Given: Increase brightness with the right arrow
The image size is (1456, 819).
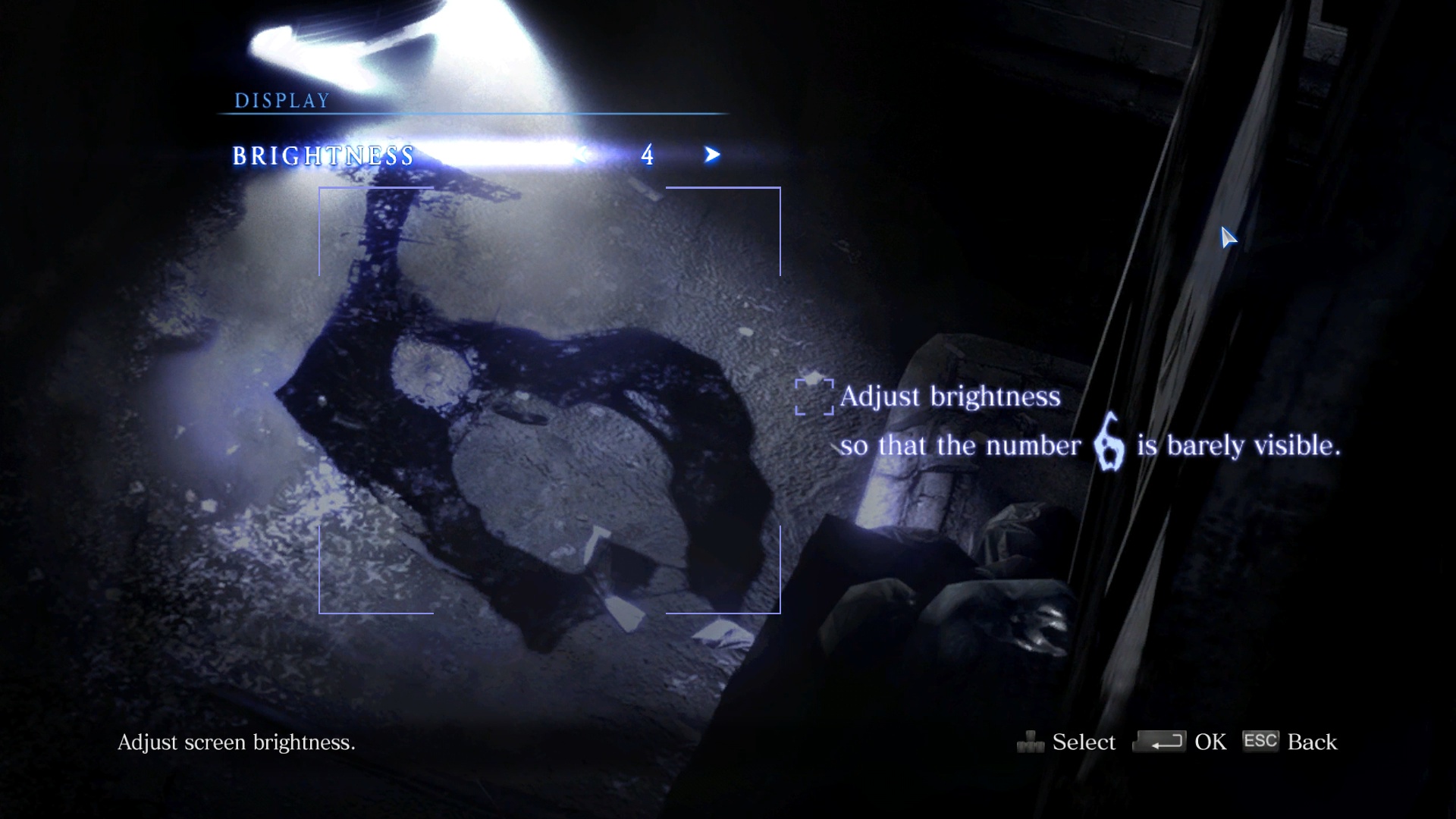Looking at the screenshot, I should tap(711, 155).
